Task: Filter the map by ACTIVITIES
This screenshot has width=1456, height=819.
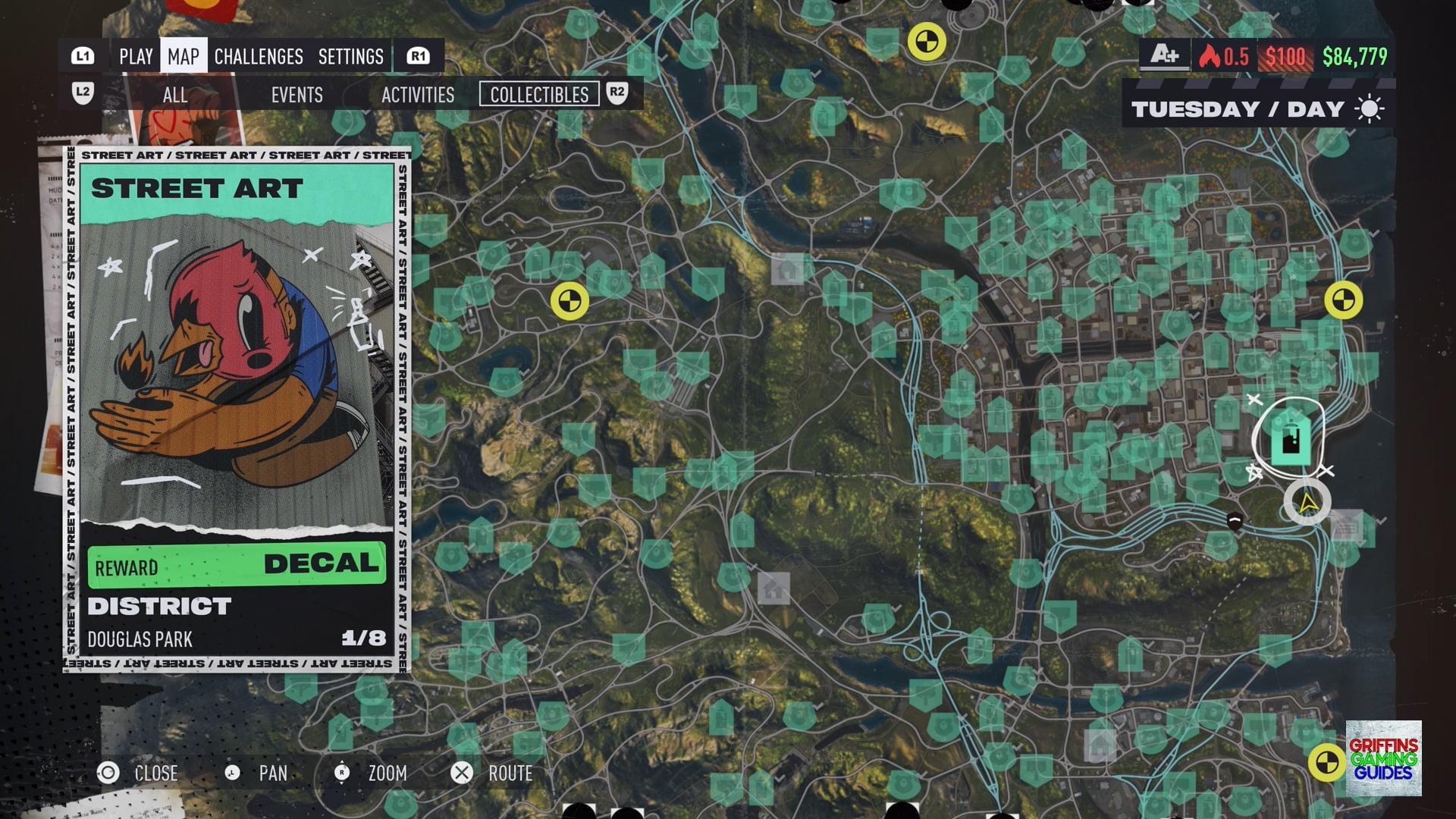Action: click(x=418, y=95)
